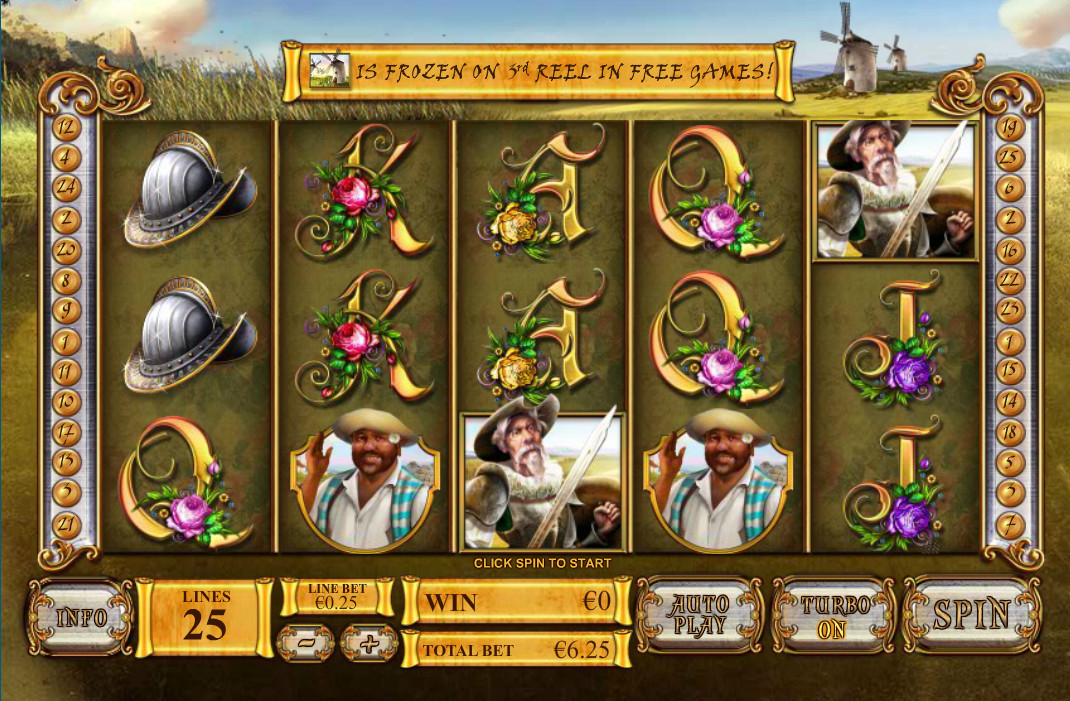Select payline number 24
Screen dimensions: 1070x701
coord(67,186)
